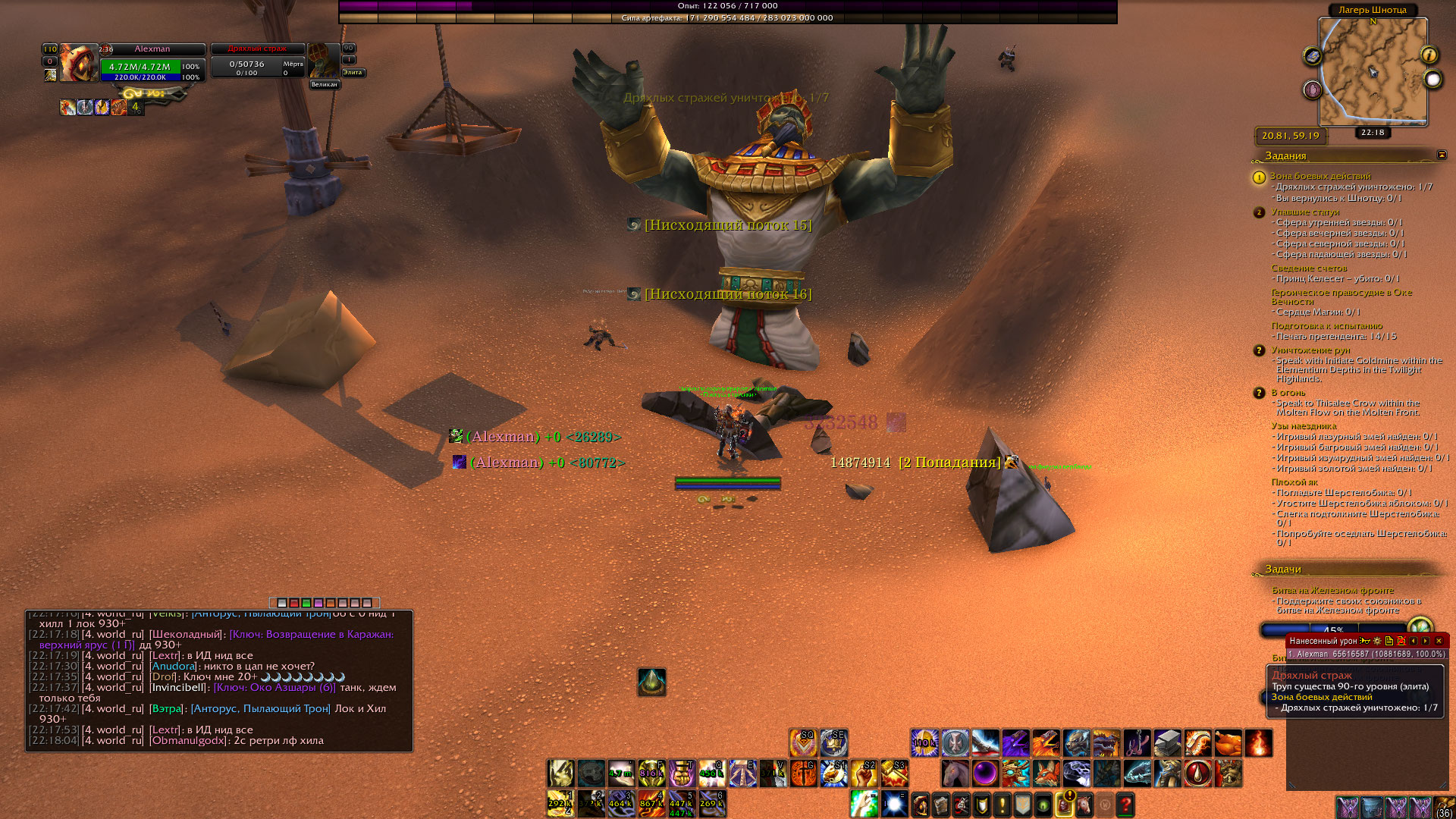Viewport: 1456px width, 819px height.
Task: Click the Дряхлый страж target frame
Action: point(258,62)
